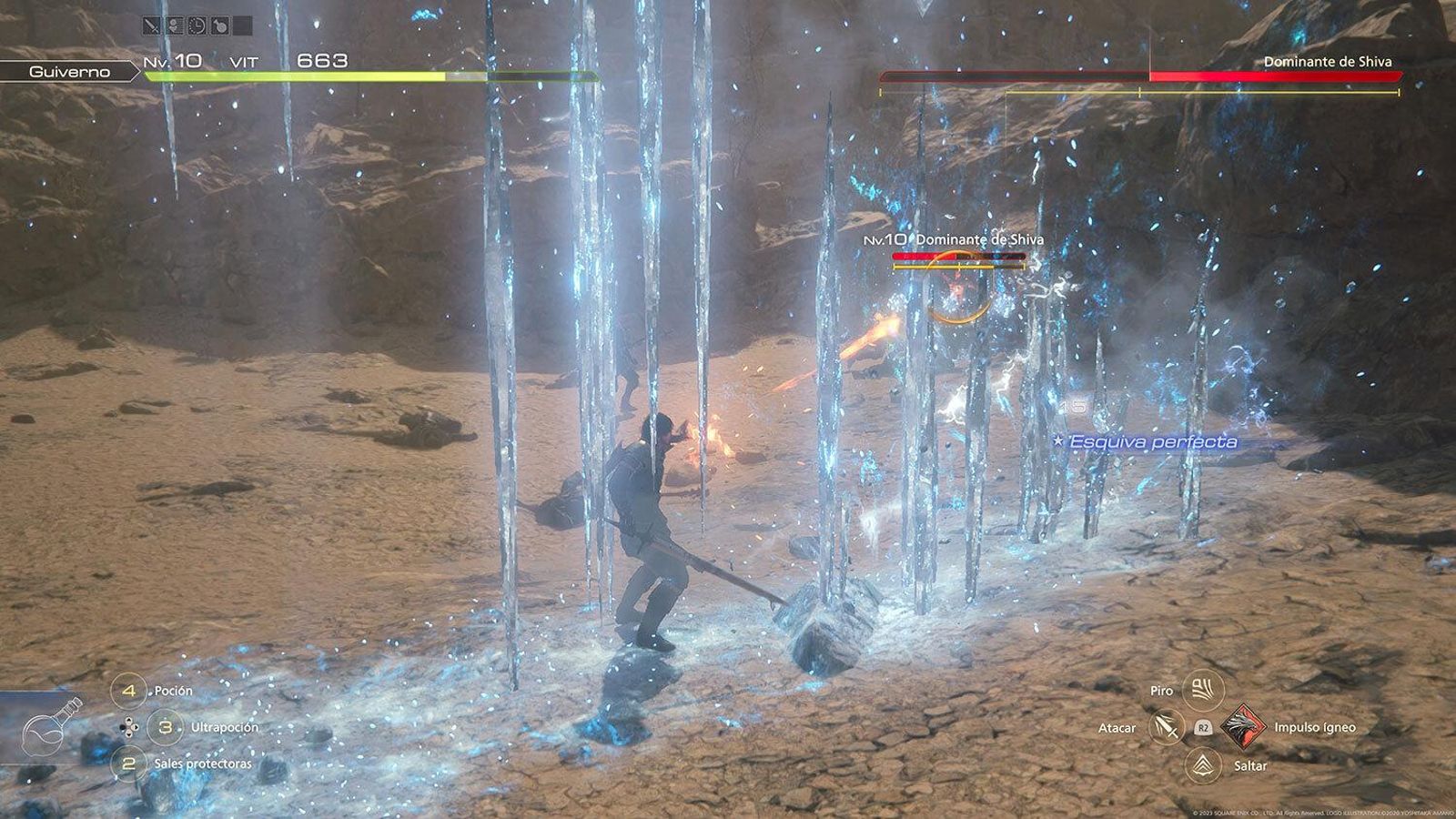The width and height of the screenshot is (1456, 819).
Task: Click the potion buff icon in the status row
Action: click(220, 25)
